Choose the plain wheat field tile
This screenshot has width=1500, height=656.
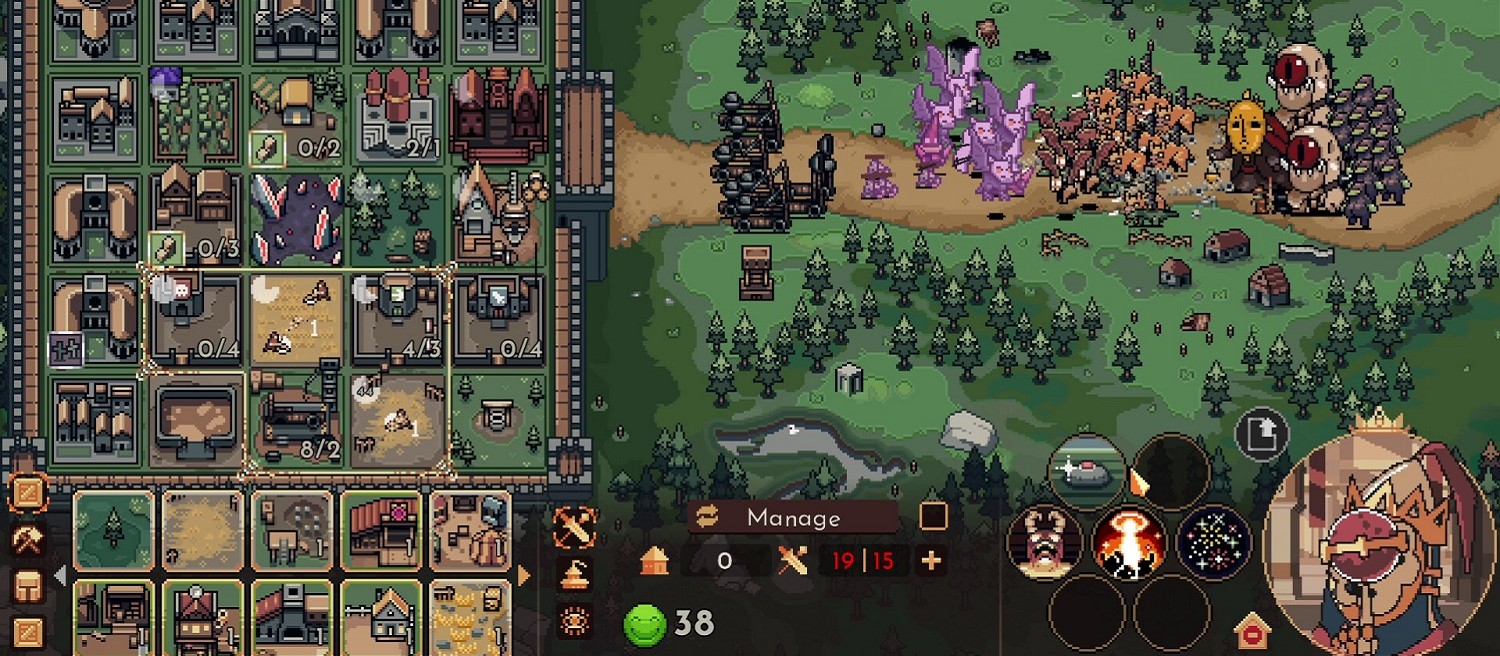[203, 530]
